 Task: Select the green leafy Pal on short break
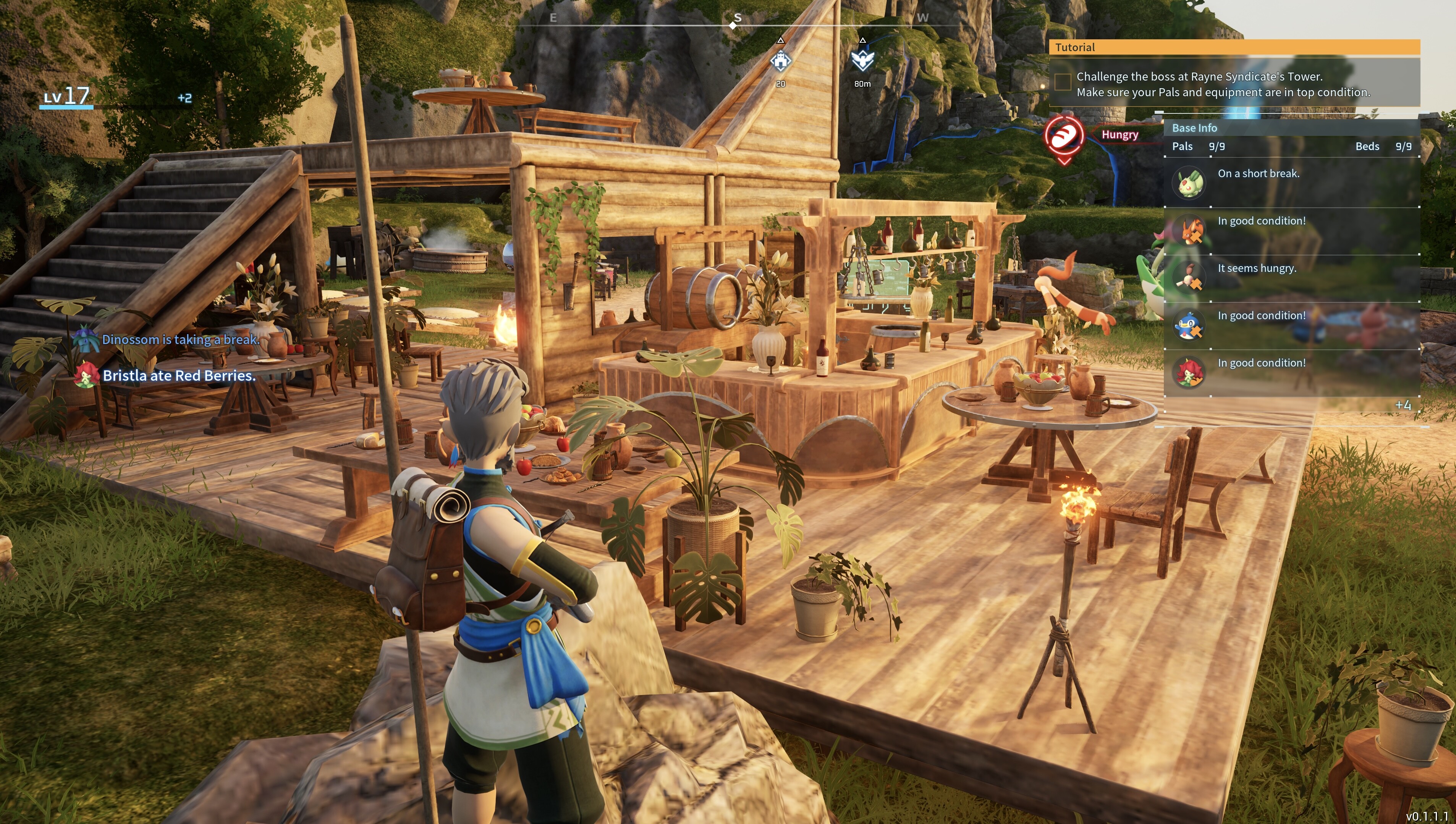pos(1188,183)
